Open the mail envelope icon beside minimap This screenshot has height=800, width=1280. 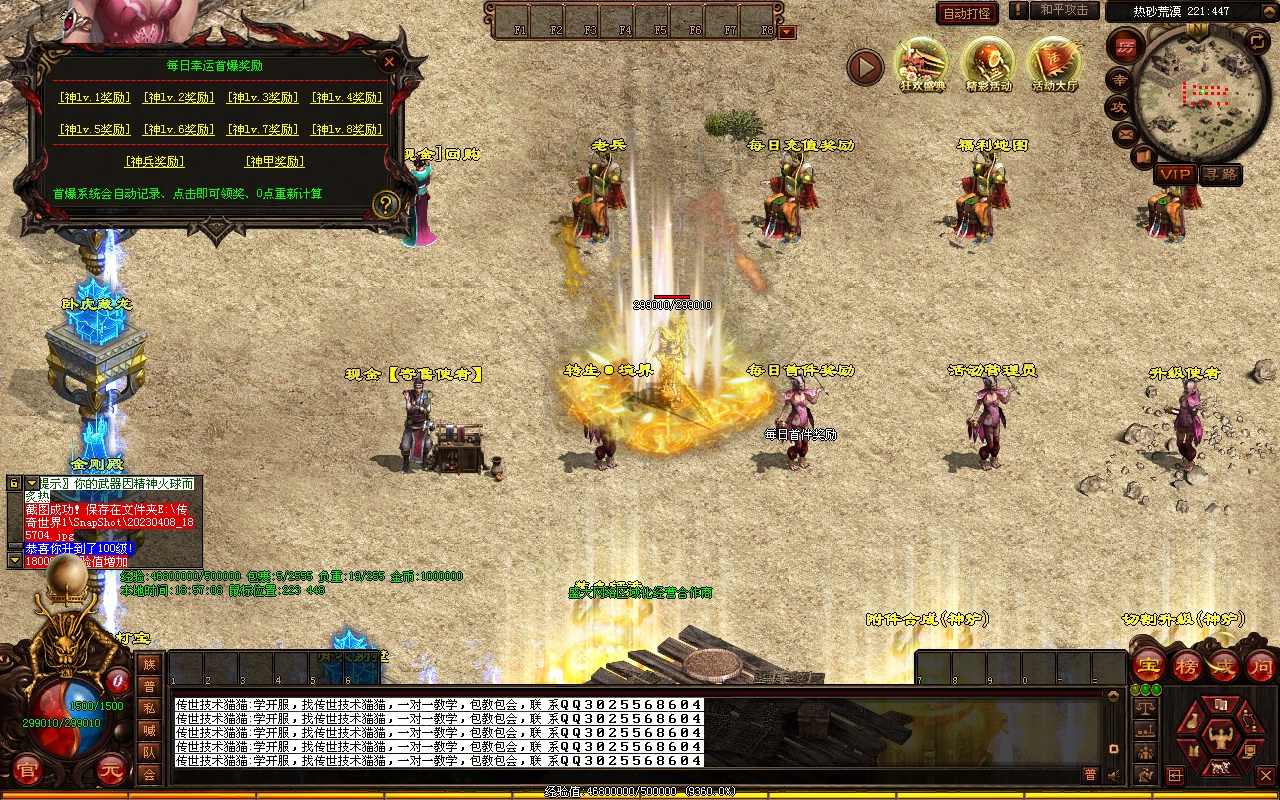[1125, 133]
